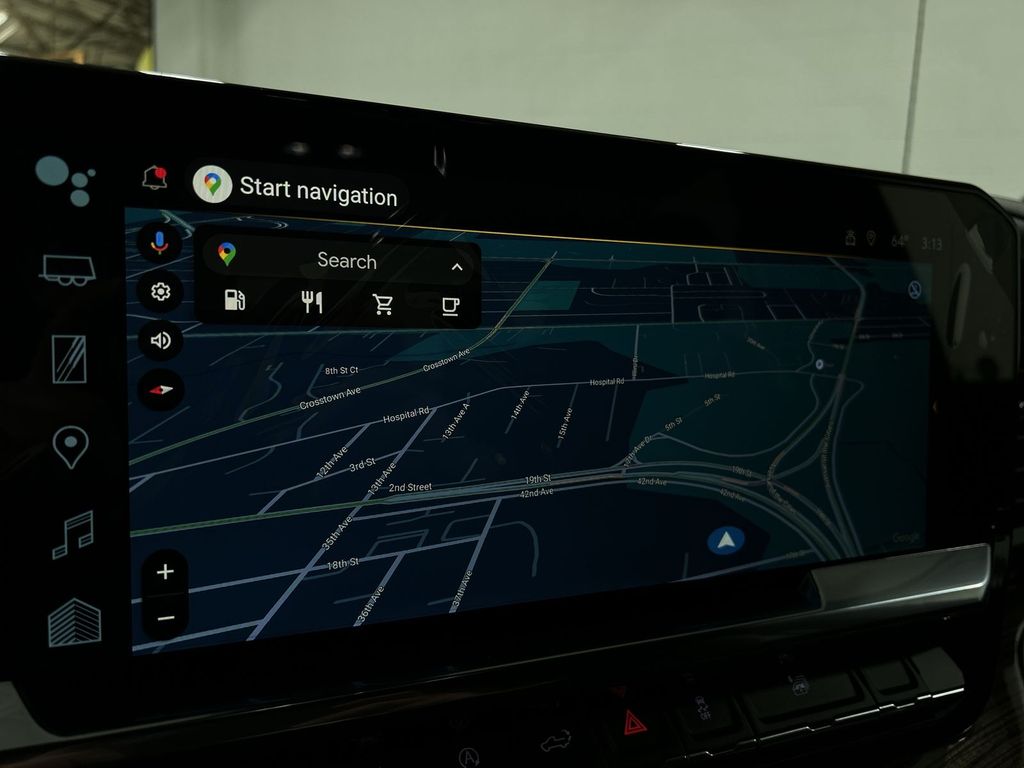The image size is (1024, 768).
Task: Open the building icon in sidebar
Action: click(x=75, y=623)
